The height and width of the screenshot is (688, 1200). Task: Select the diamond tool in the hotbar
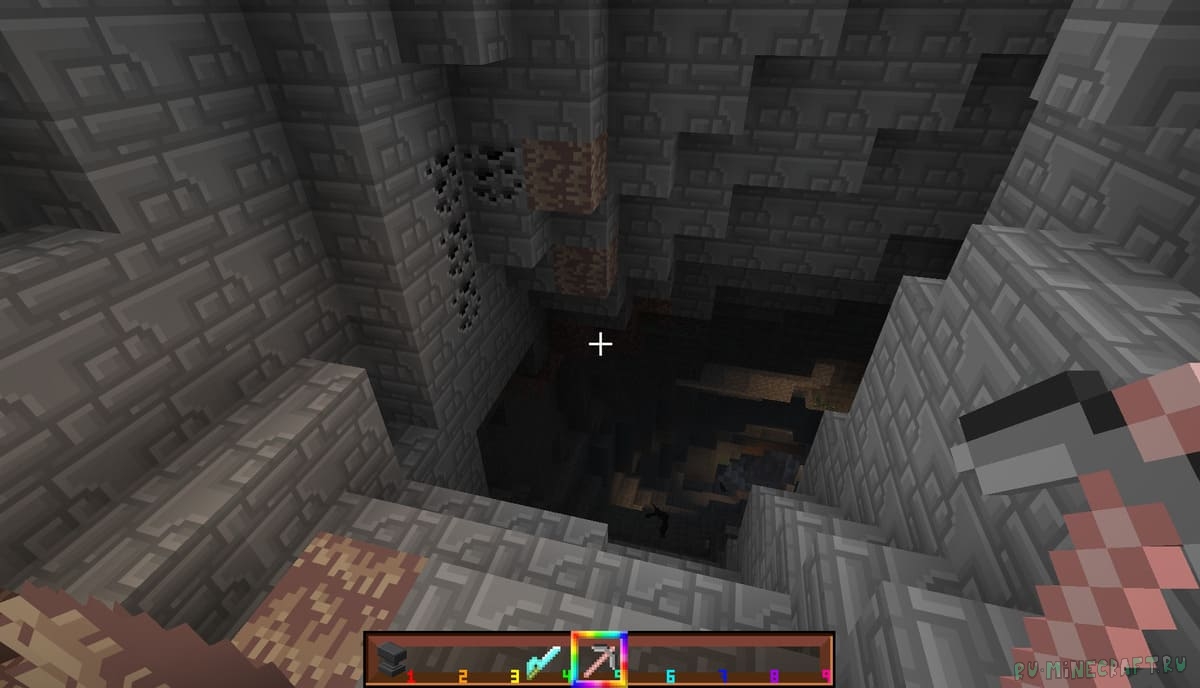click(x=545, y=659)
